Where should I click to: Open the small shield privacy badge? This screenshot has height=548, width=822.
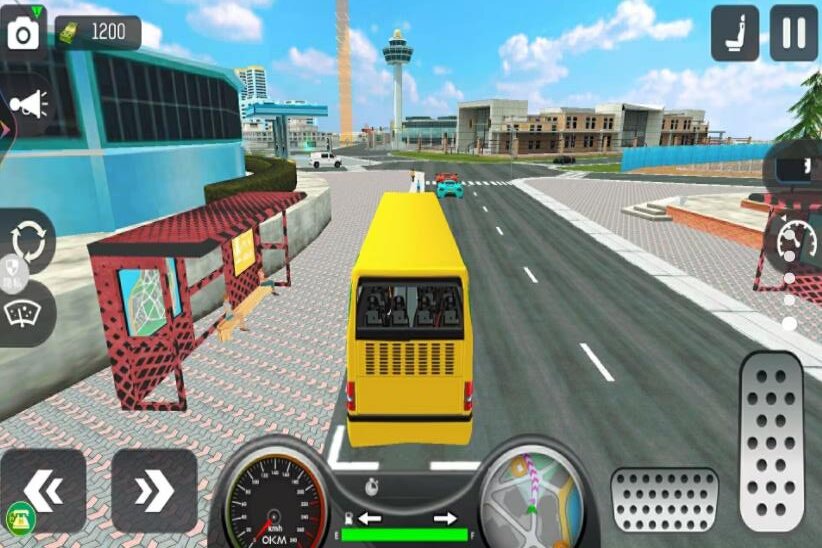pyautogui.click(x=12, y=269)
